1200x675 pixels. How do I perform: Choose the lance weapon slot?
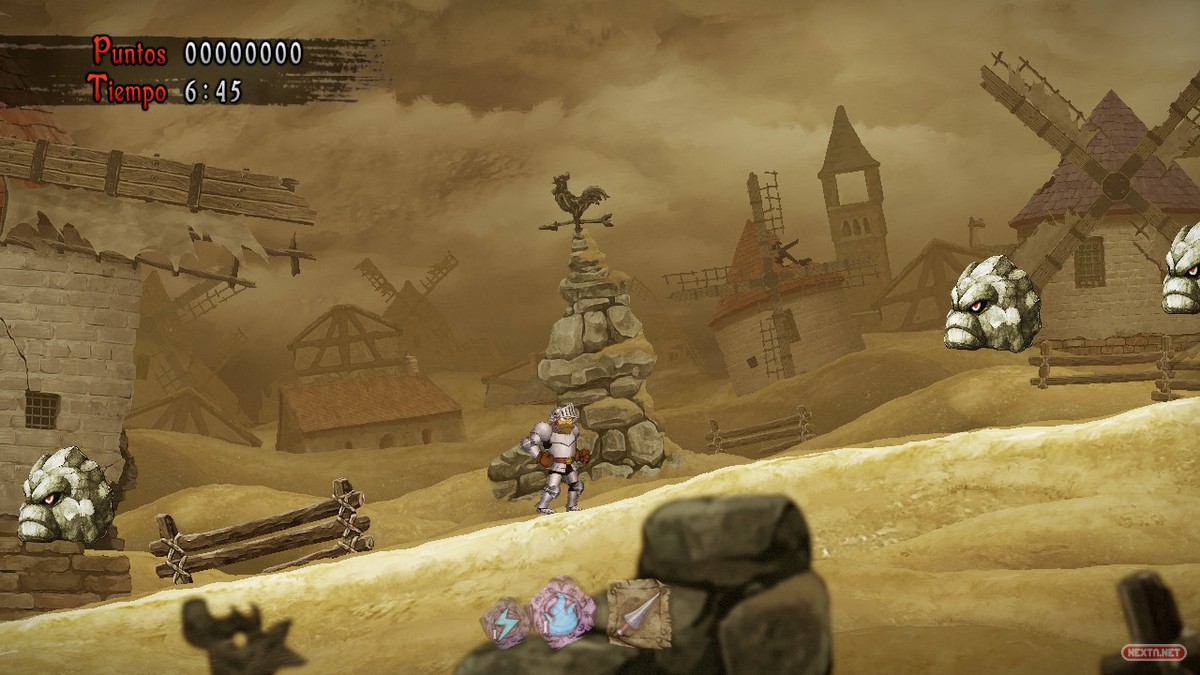637,612
